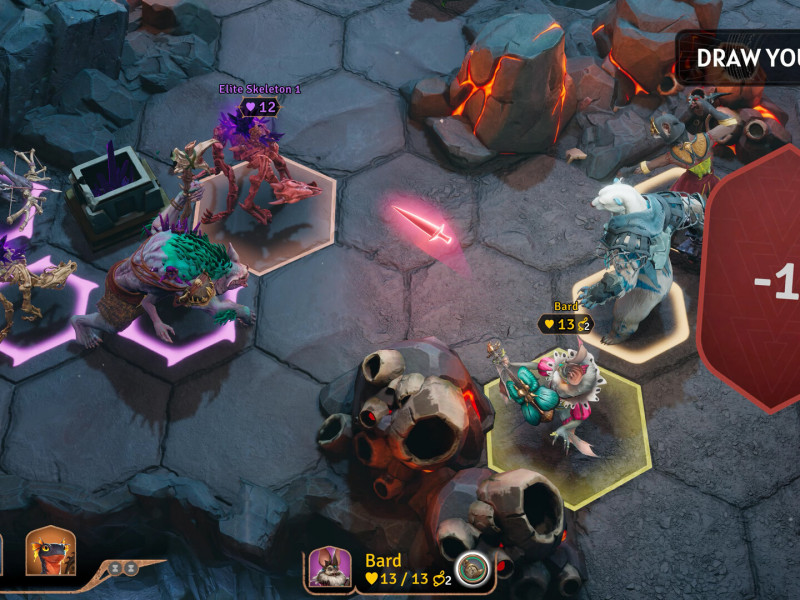
Task: Click the Bard's round item icon
Action: [x=471, y=568]
